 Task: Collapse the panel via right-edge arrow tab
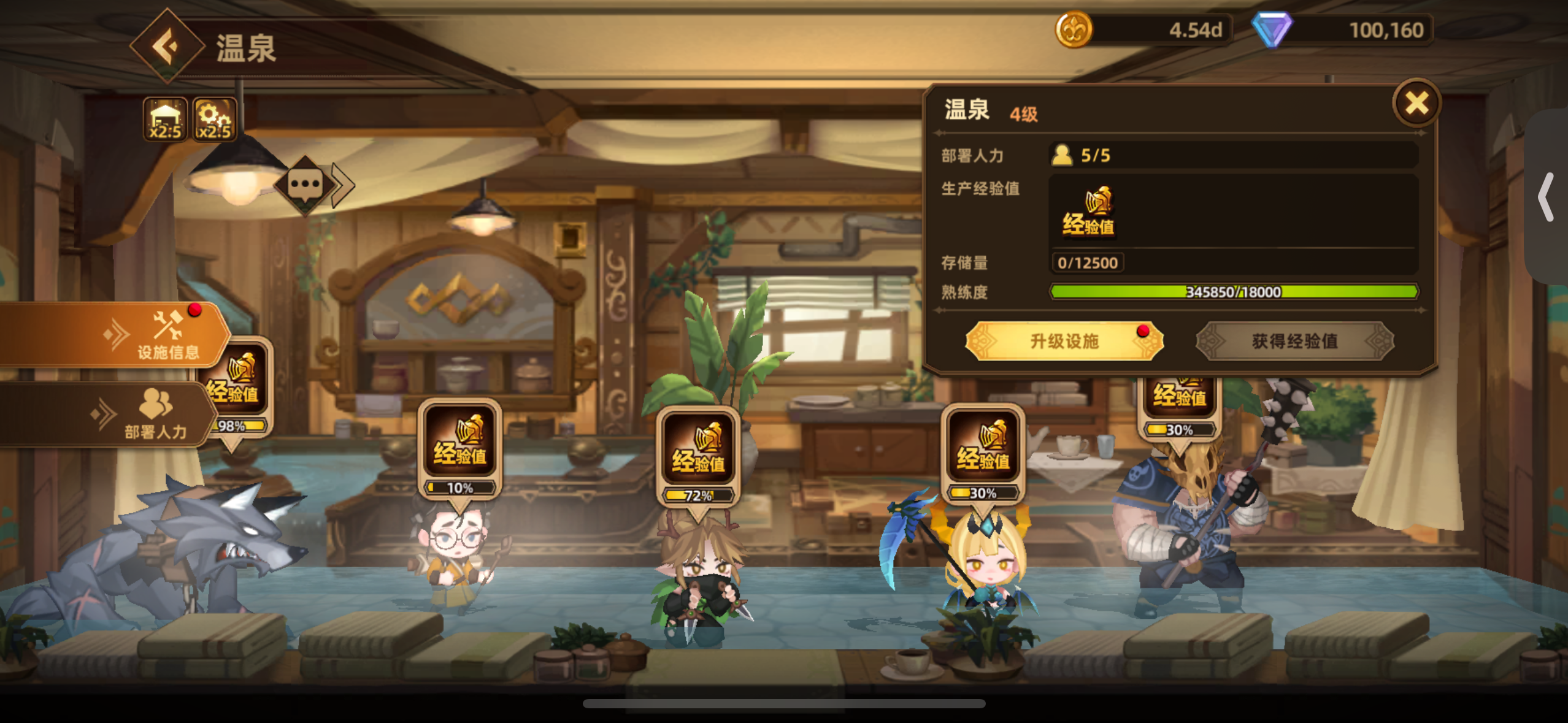[x=1545, y=196]
